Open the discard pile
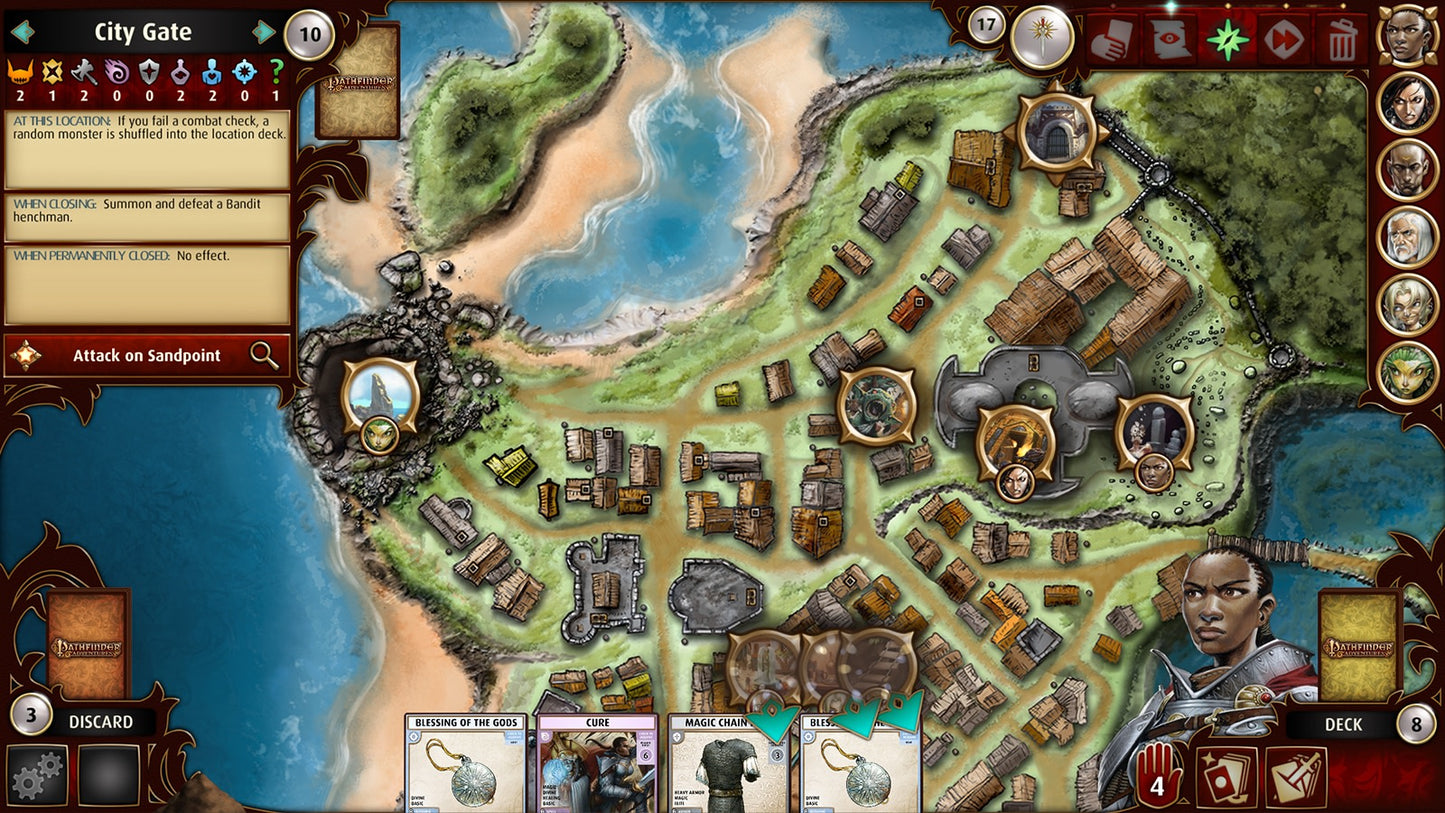The image size is (1445, 813). coord(88,645)
